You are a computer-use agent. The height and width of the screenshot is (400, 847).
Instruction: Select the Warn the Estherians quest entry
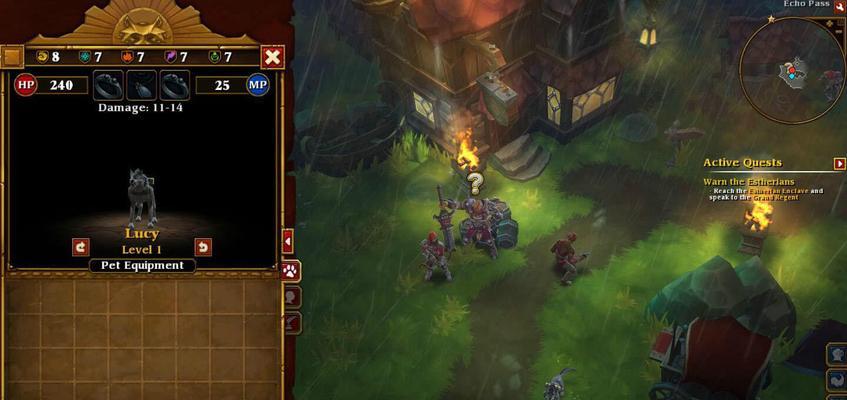748,181
